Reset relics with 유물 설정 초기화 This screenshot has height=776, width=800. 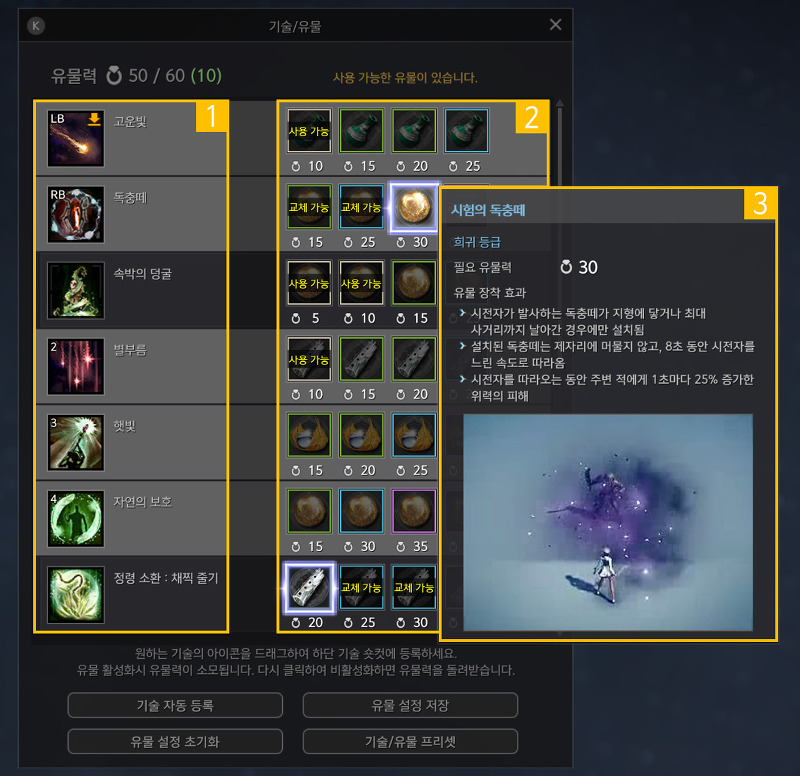pos(175,741)
